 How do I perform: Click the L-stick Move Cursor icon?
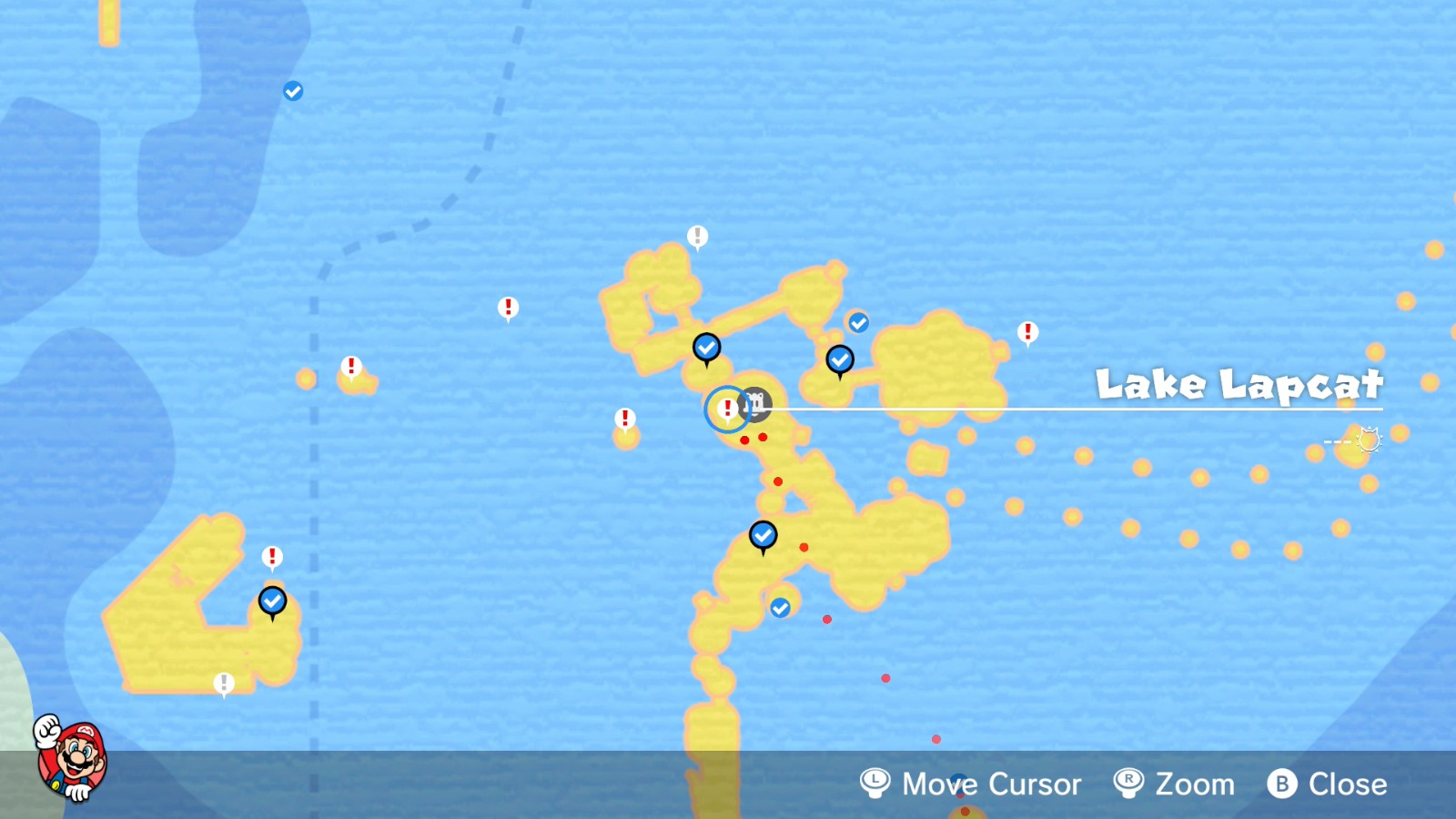874,784
